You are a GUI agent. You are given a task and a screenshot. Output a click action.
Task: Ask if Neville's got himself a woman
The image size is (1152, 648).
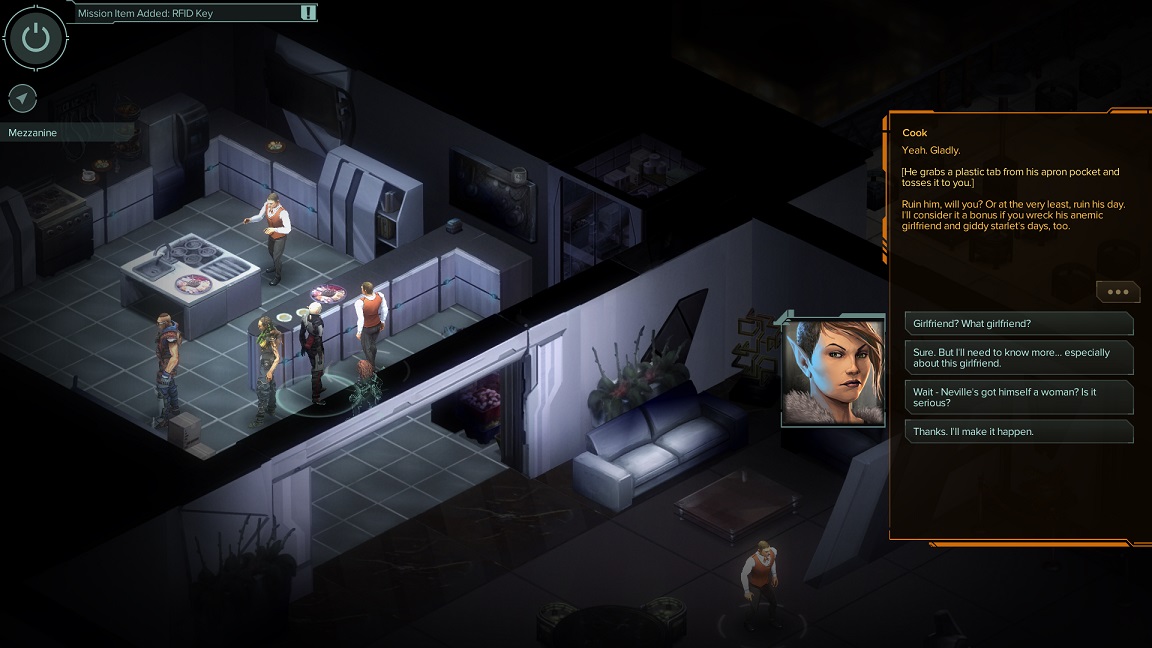click(1019, 397)
